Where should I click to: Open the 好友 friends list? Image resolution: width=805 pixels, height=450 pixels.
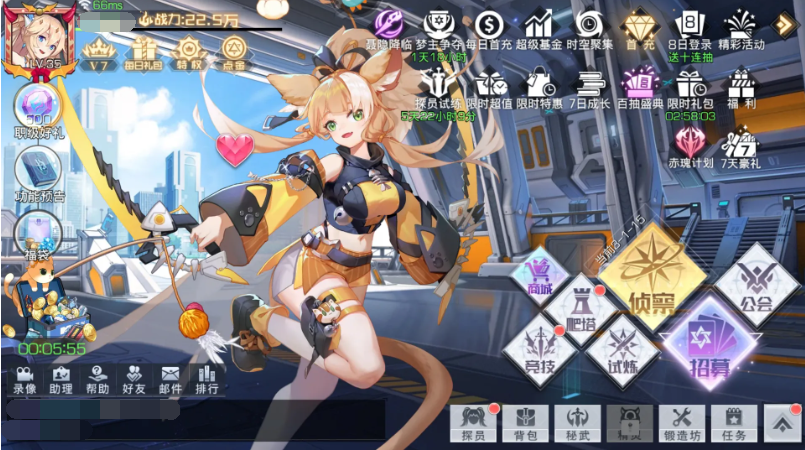[x=134, y=377]
